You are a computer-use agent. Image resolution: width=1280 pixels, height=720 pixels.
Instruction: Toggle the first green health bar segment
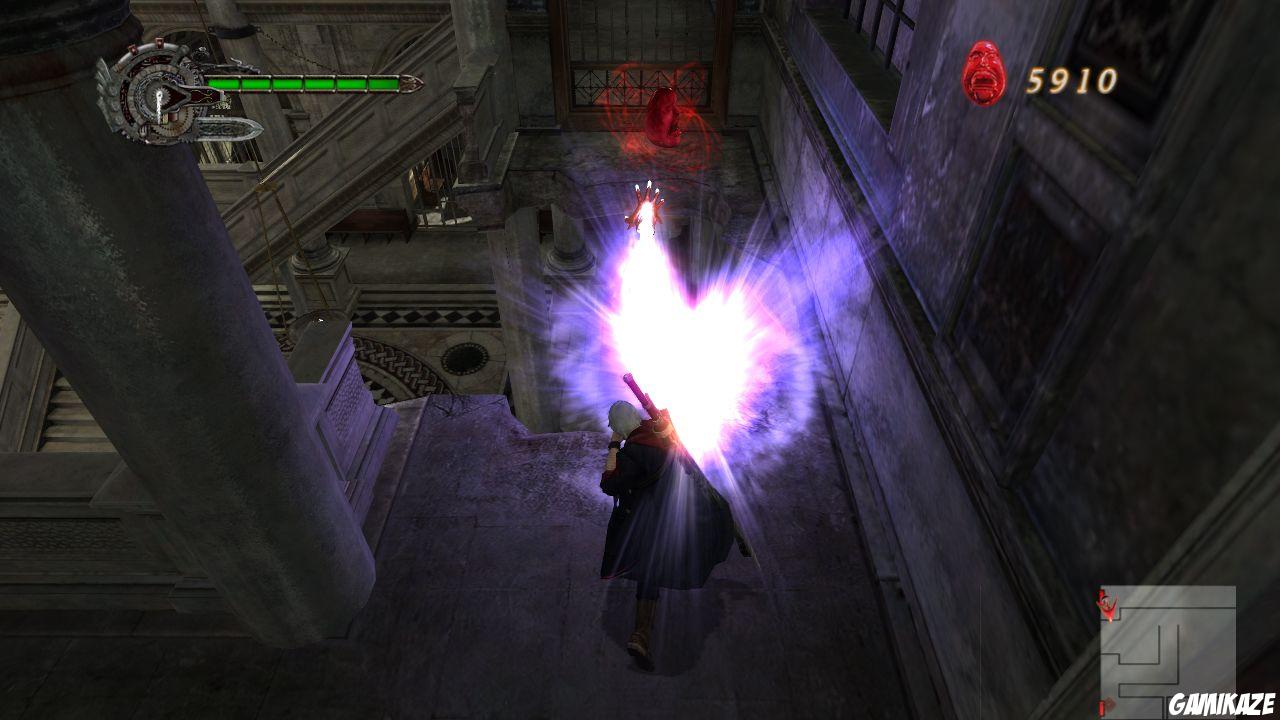click(222, 83)
